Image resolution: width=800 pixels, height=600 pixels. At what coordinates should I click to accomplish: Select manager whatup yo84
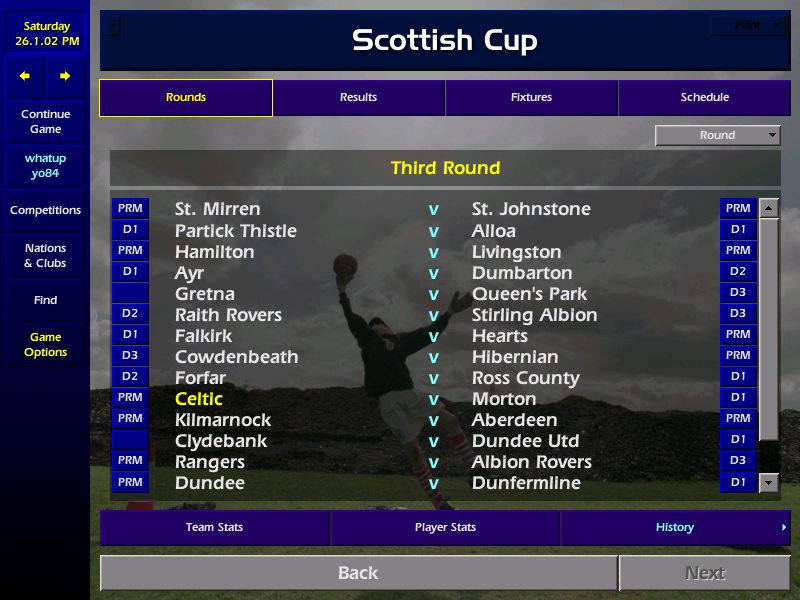click(45, 166)
